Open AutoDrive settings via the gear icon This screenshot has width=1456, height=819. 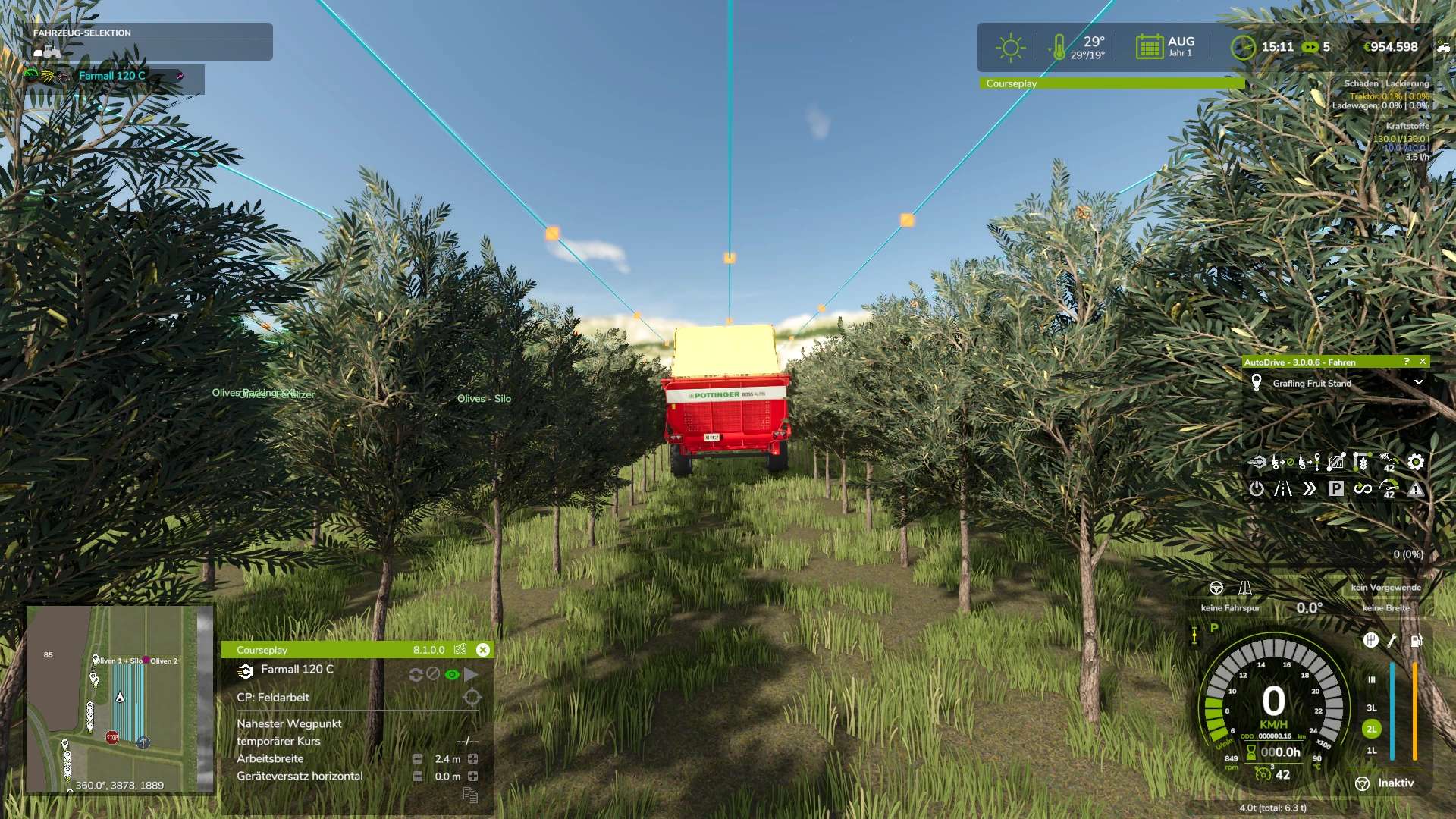click(1416, 462)
